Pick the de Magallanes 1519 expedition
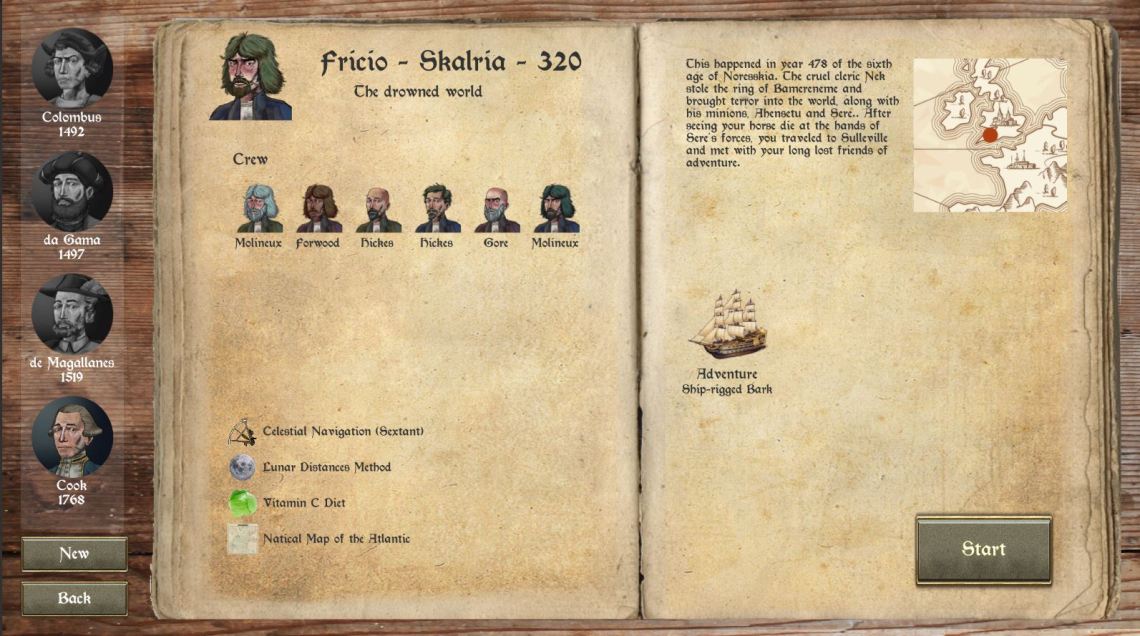The width and height of the screenshot is (1140, 636). coord(72,314)
